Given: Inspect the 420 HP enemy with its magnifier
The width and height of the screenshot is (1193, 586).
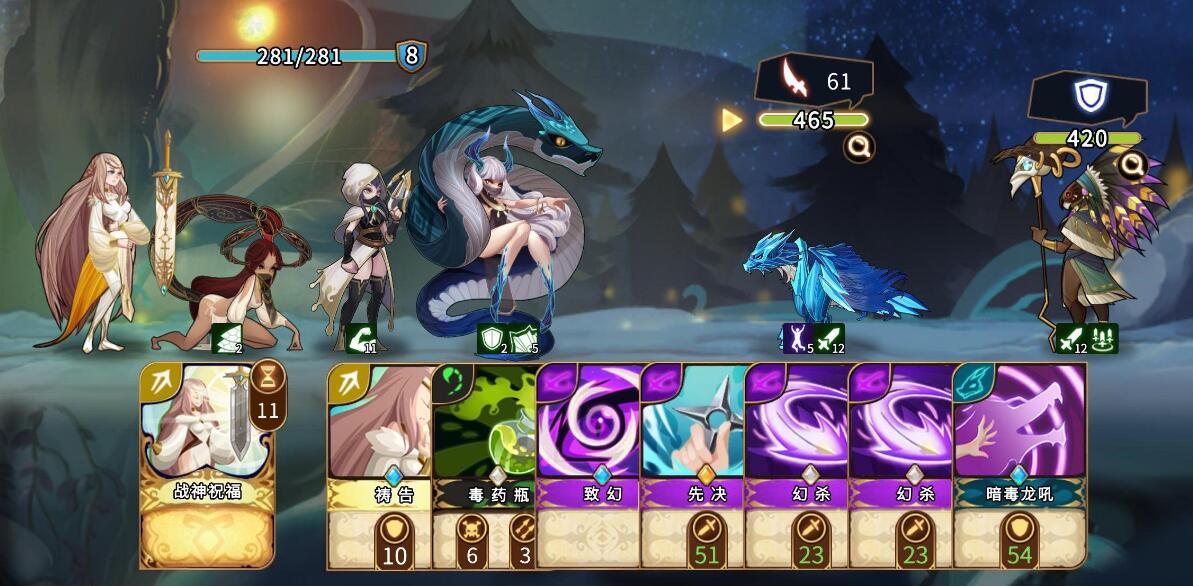Looking at the screenshot, I should [x=1132, y=163].
